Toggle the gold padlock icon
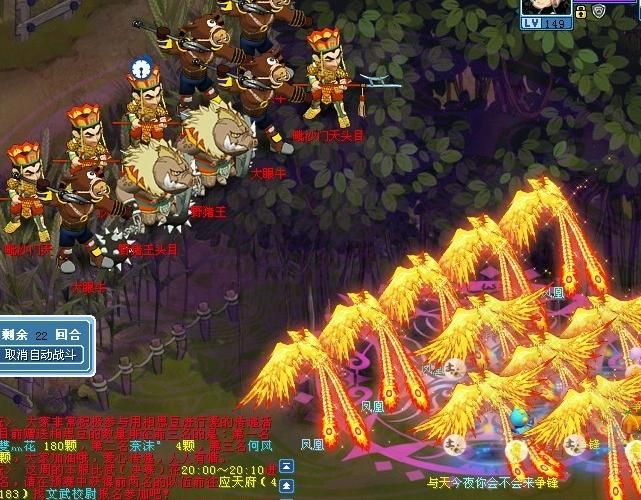The height and width of the screenshot is (500, 641). 581,11
